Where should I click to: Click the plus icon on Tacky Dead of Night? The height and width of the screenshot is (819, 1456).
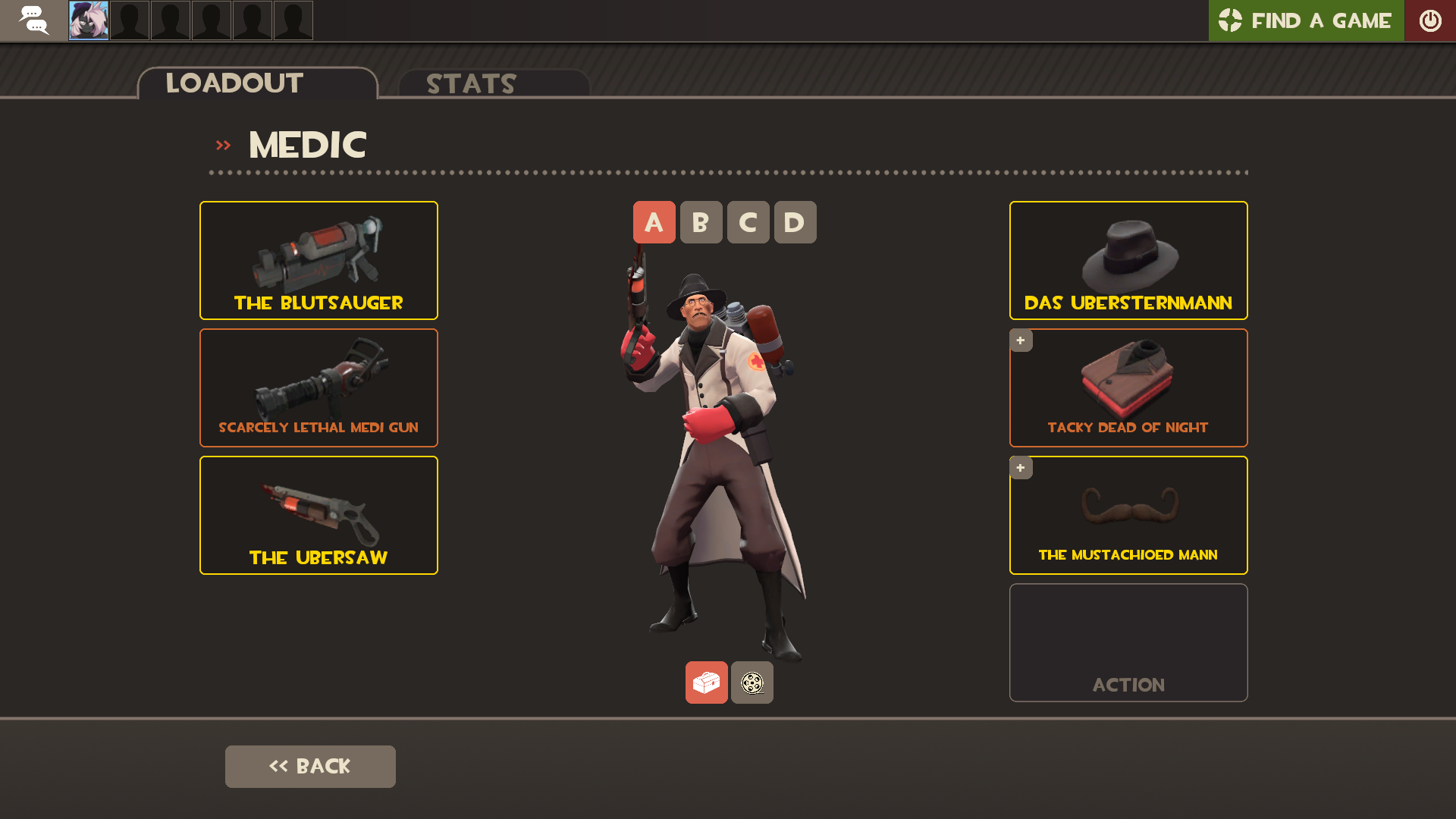coord(1021,340)
